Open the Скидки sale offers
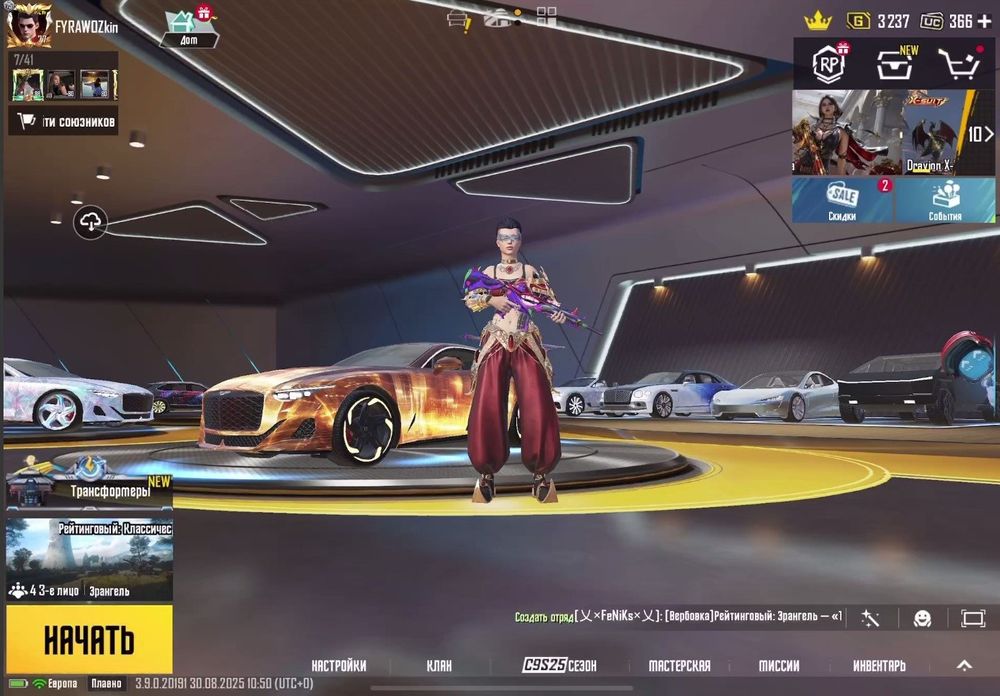 (842, 200)
